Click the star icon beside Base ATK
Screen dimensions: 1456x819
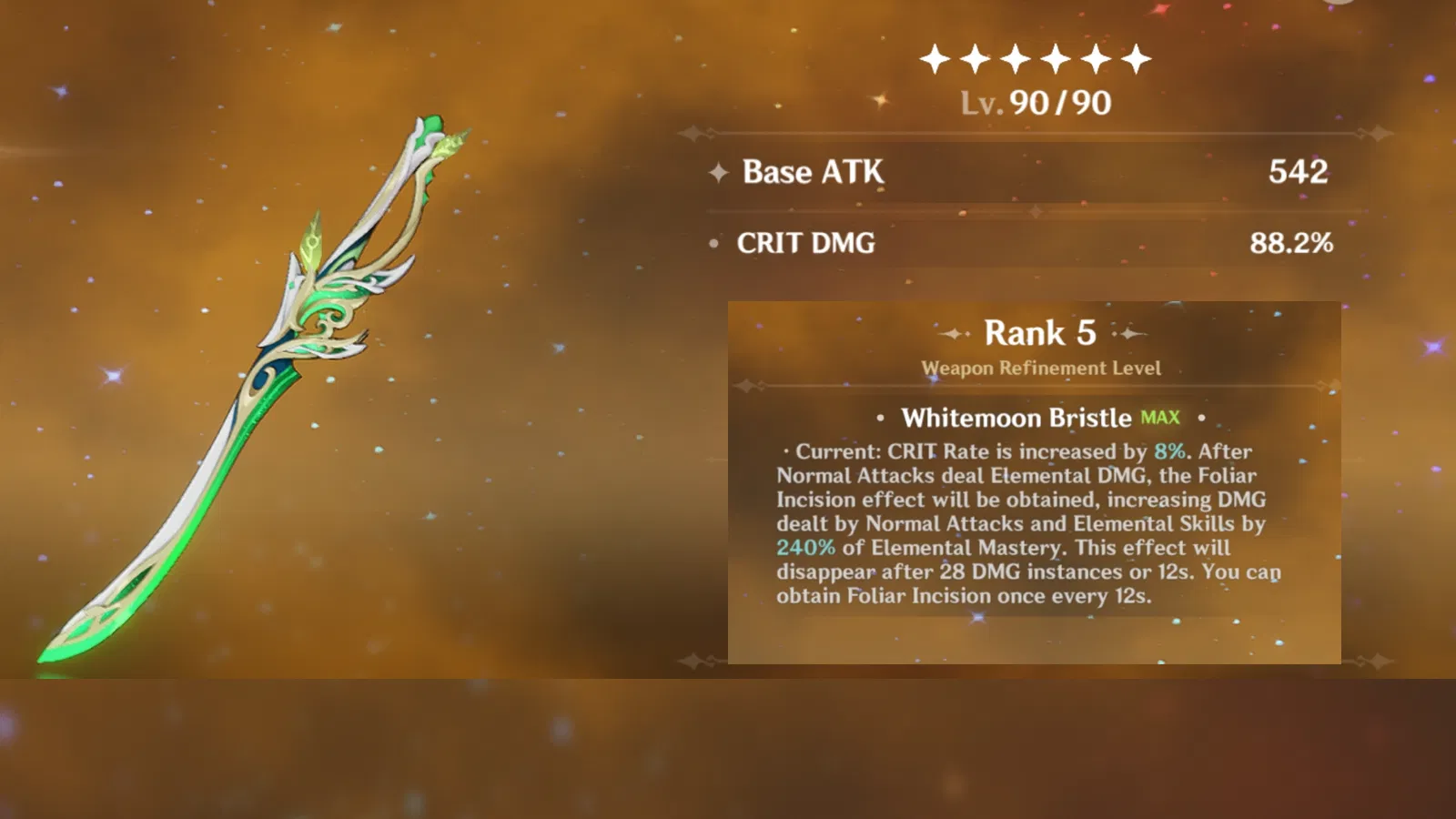718,173
